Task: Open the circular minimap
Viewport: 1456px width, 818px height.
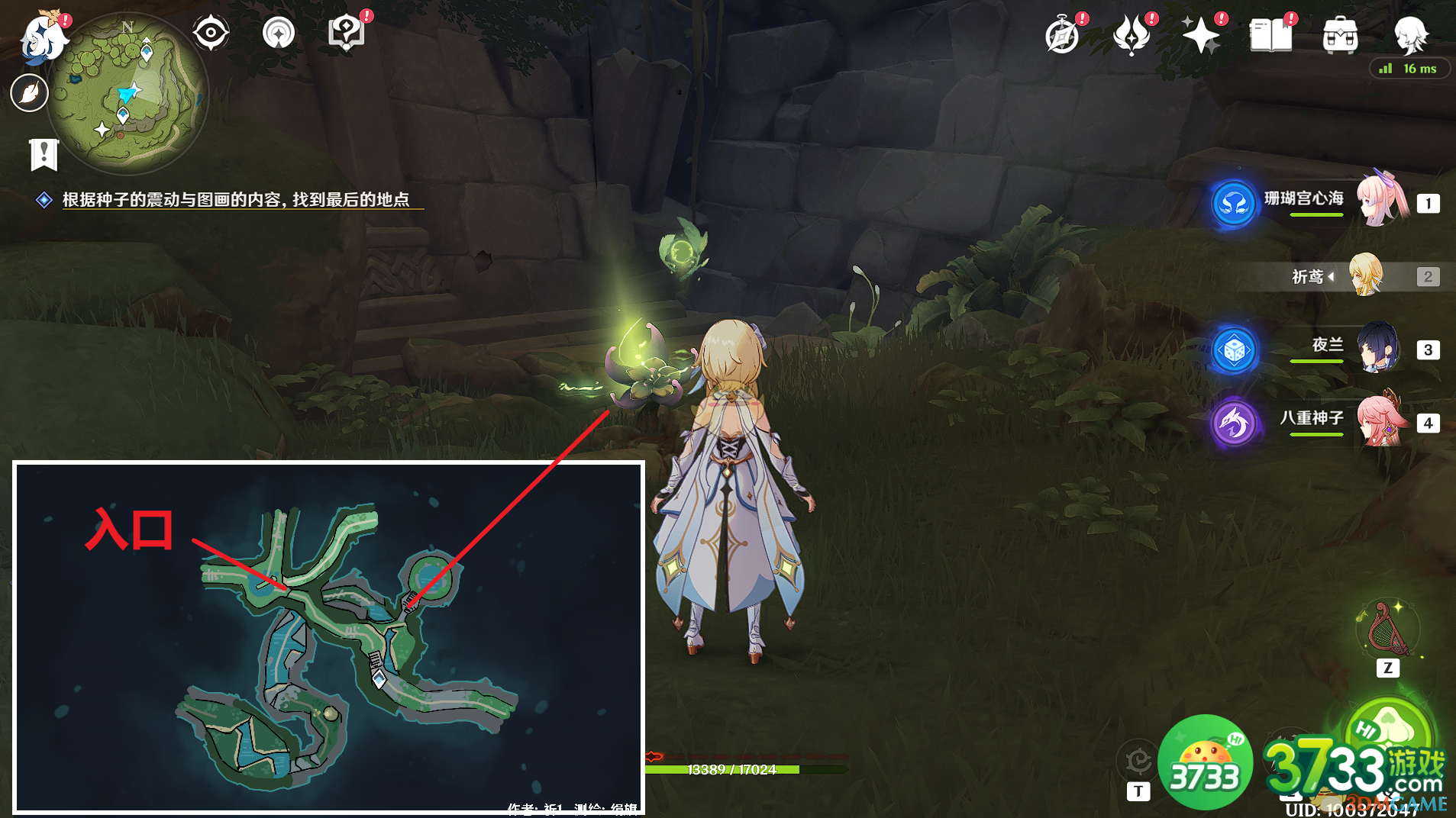Action: pyautogui.click(x=128, y=94)
